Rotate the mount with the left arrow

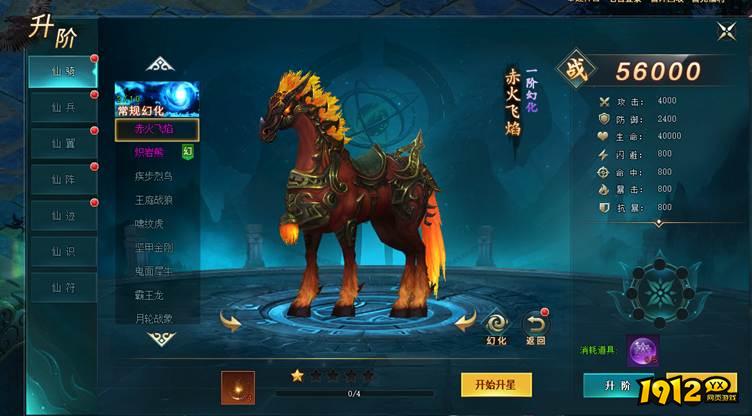(x=231, y=321)
